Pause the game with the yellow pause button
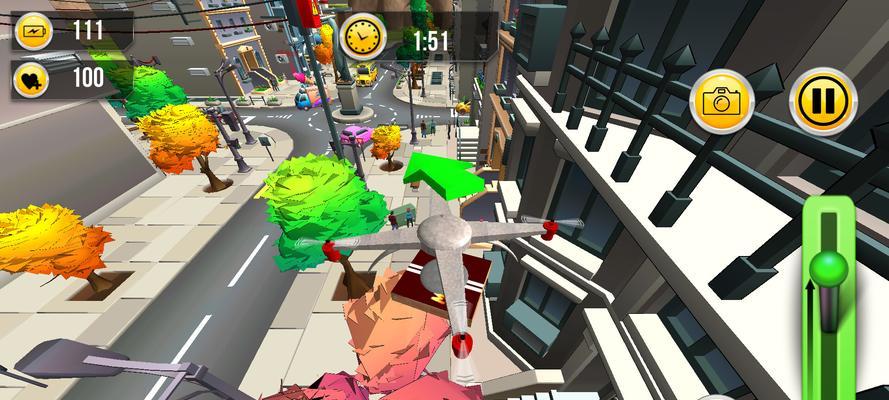The image size is (889, 400). [x=822, y=100]
